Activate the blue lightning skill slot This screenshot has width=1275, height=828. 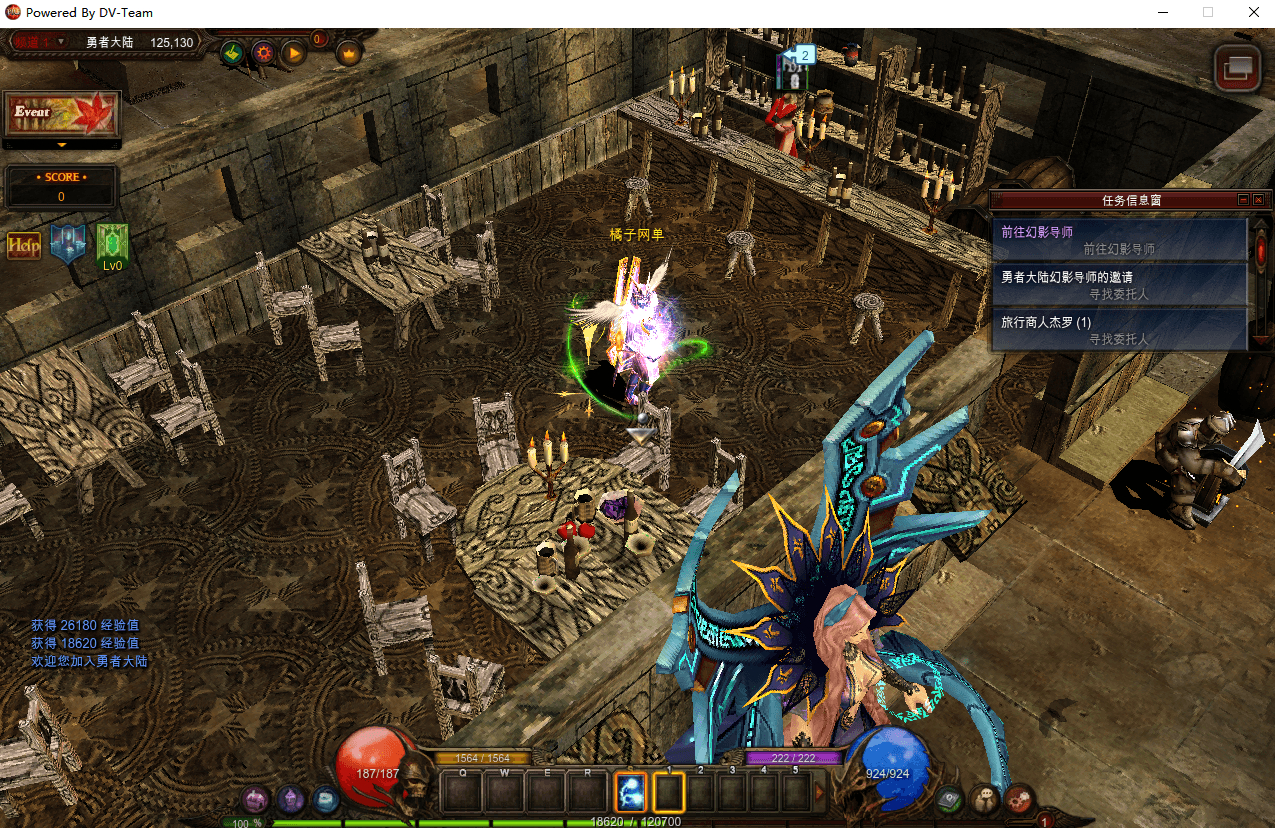[630, 792]
